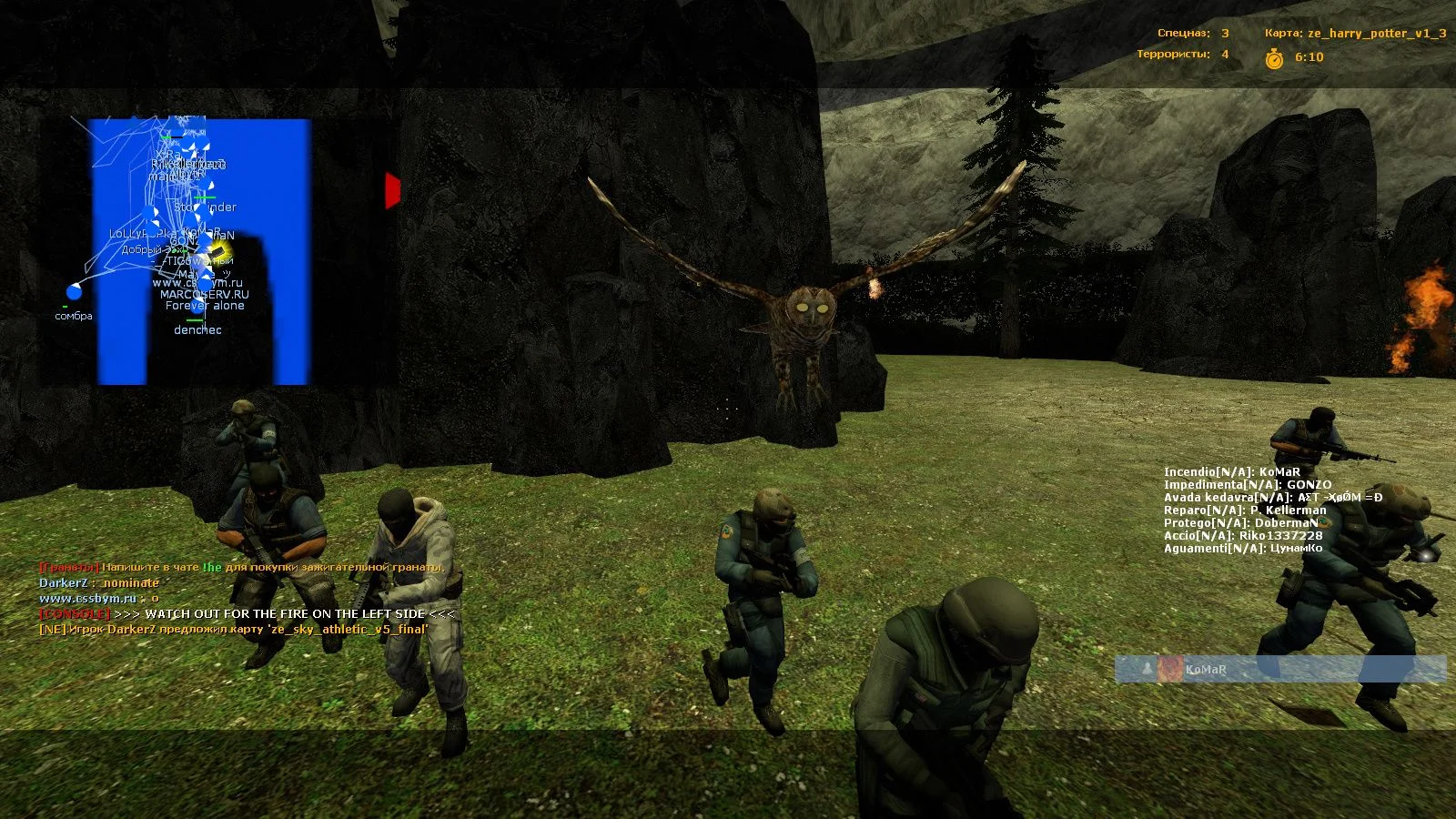Image resolution: width=1456 pixels, height=819 pixels.
Task: Click the KoMaR voice chat indicator
Action: coord(1279,670)
